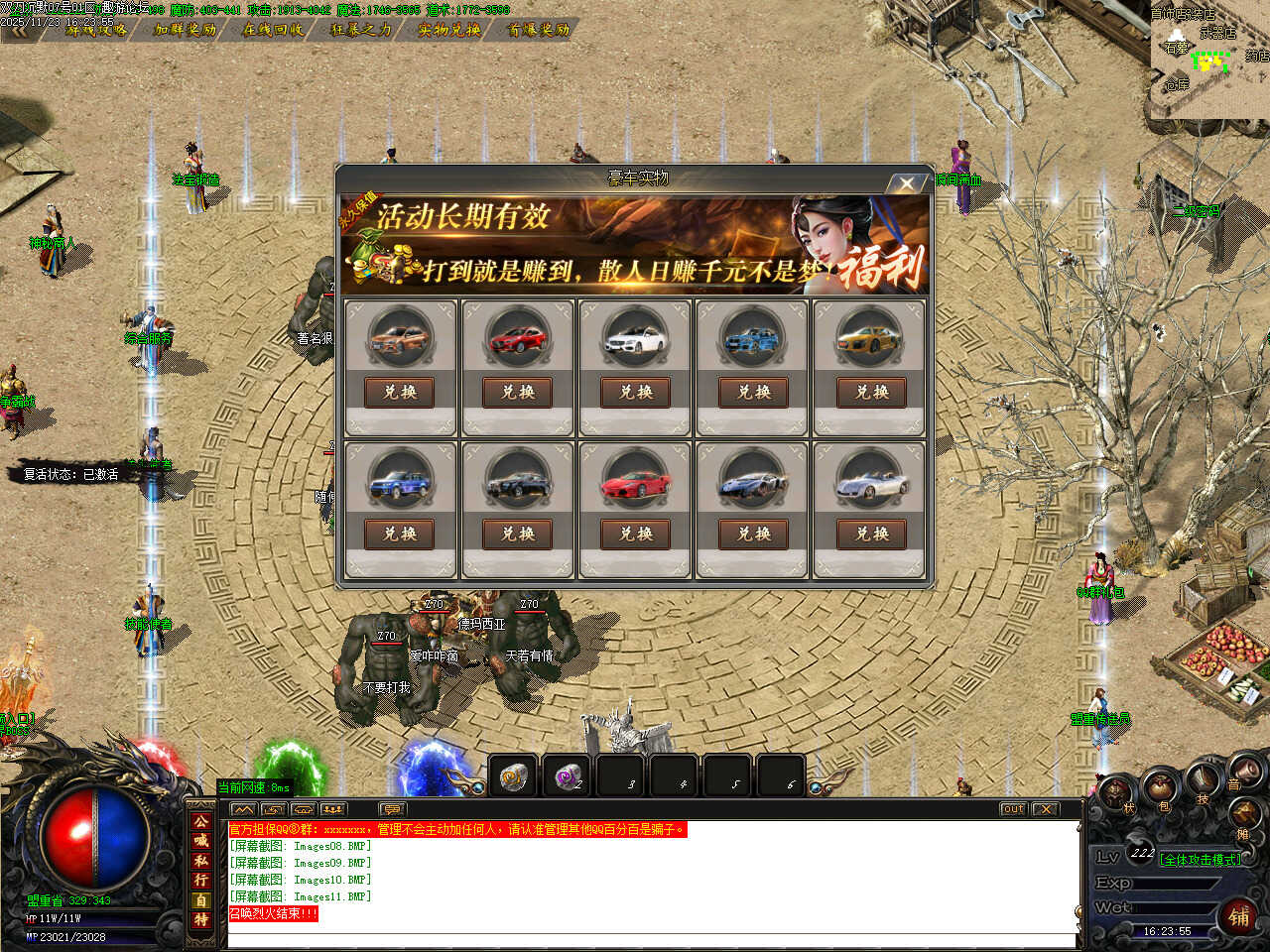Redeem the white sedan with its 兑换 button
This screenshot has height=952, width=1270.
(636, 393)
